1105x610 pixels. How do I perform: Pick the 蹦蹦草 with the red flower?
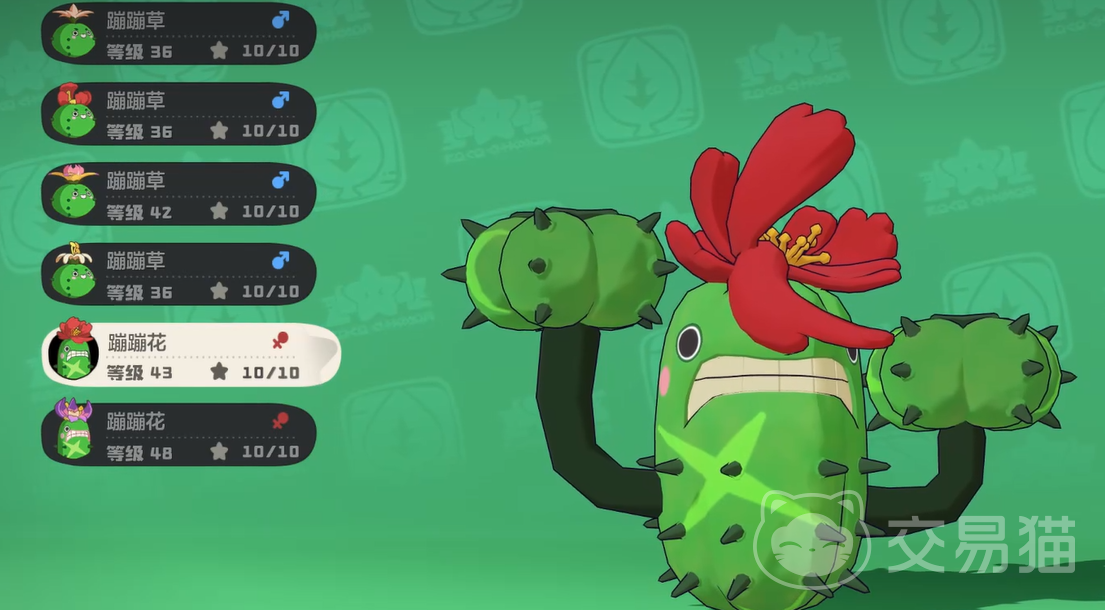[180, 114]
